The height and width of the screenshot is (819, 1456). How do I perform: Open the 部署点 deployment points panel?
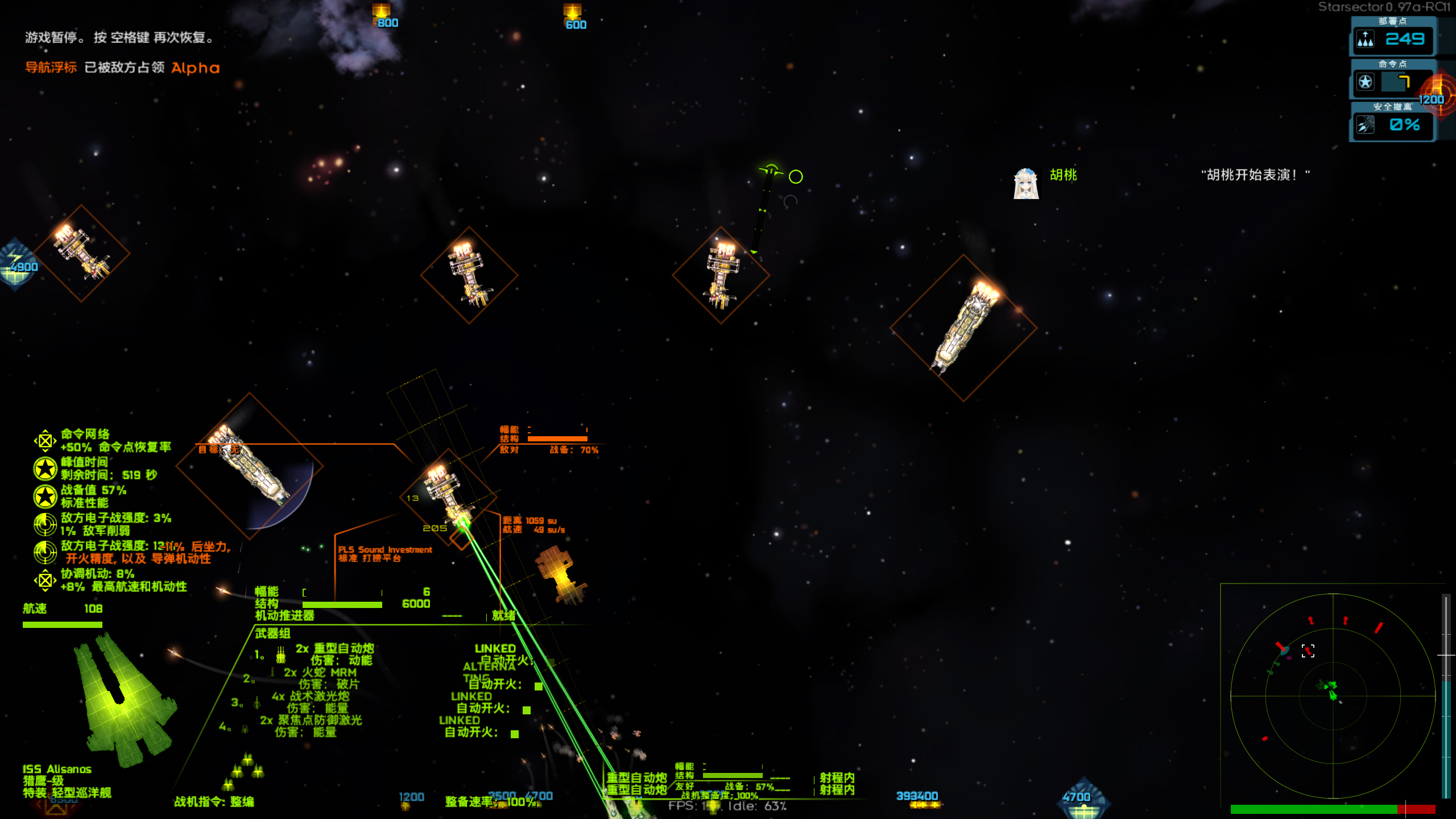(x=1392, y=38)
